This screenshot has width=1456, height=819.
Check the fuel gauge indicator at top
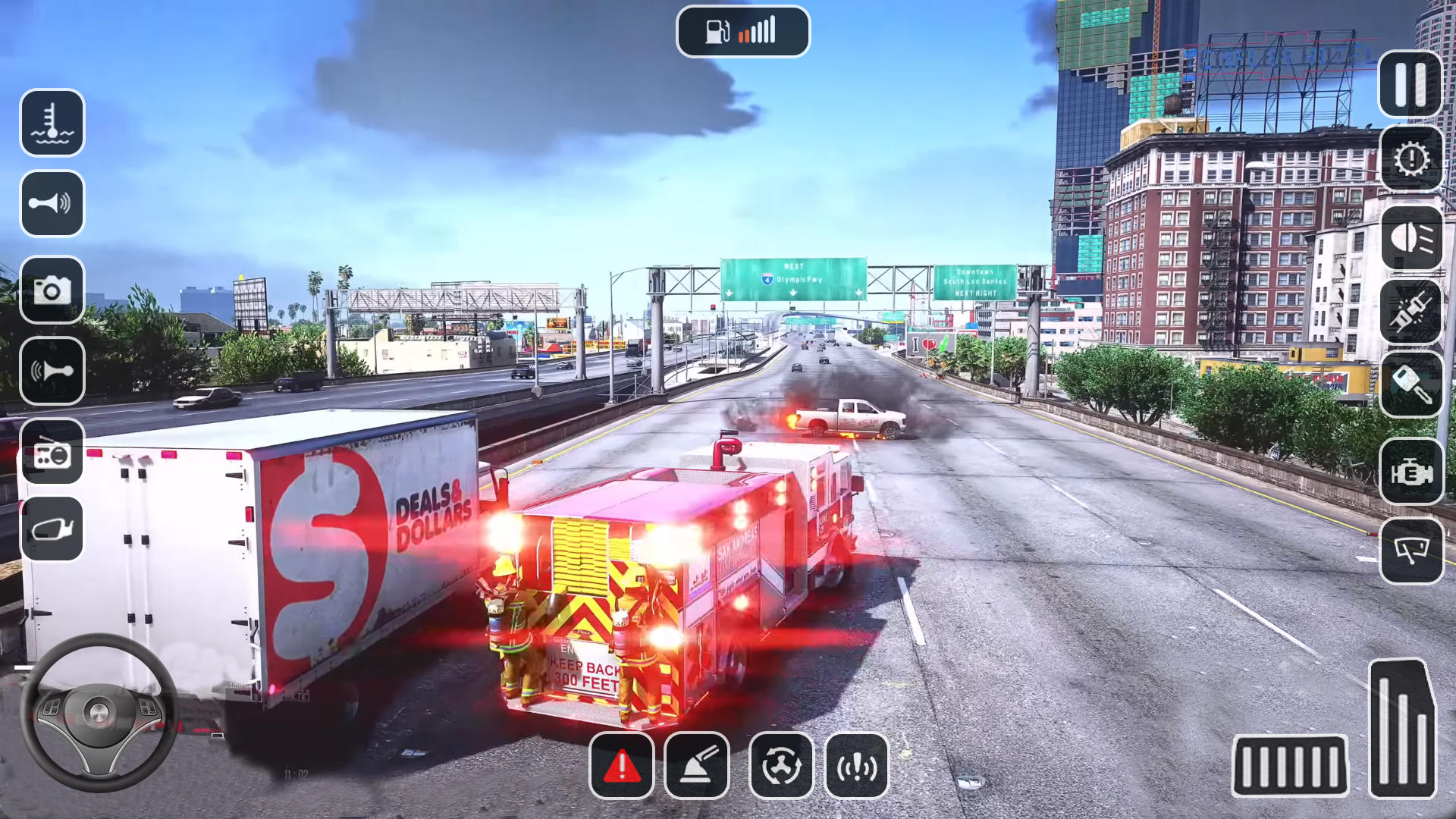pyautogui.click(x=742, y=30)
